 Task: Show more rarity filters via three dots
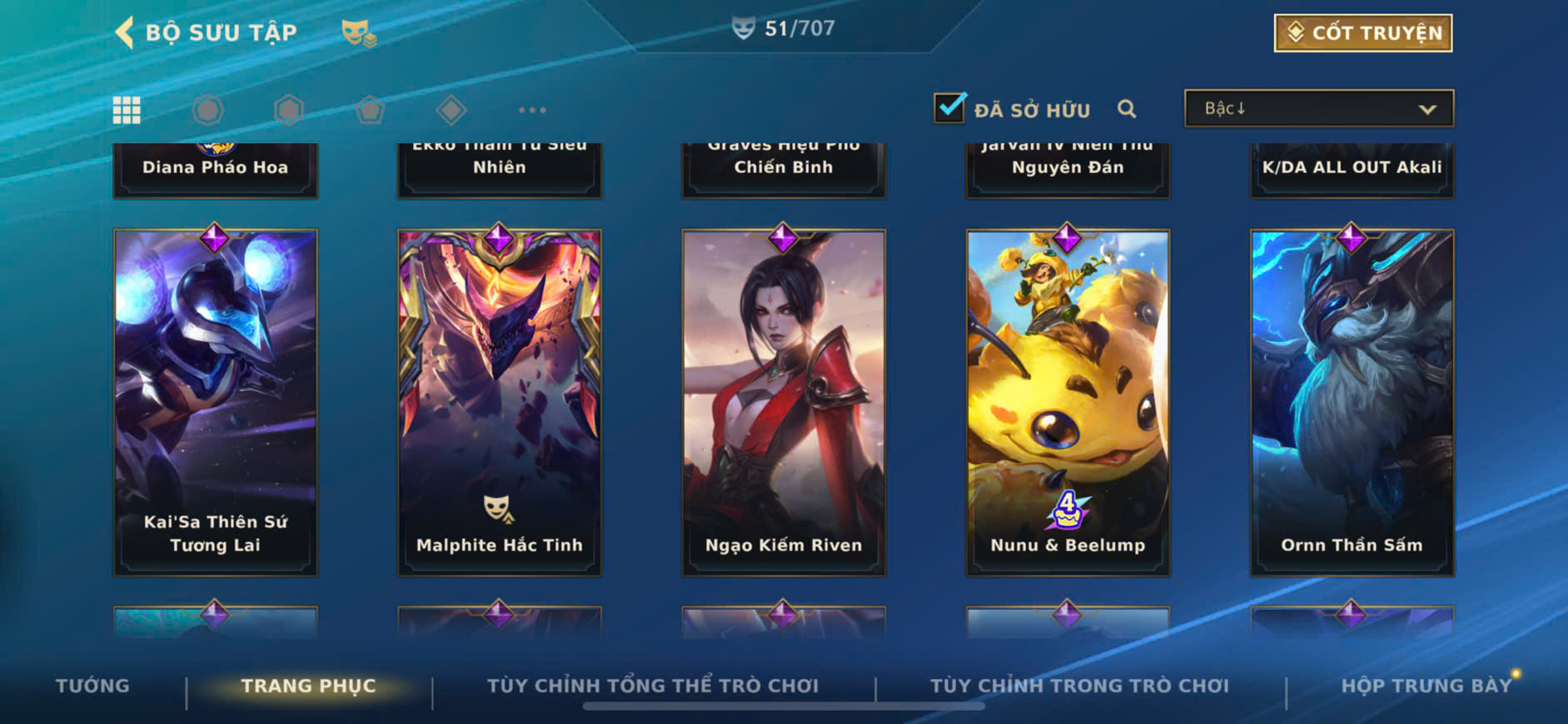(532, 110)
